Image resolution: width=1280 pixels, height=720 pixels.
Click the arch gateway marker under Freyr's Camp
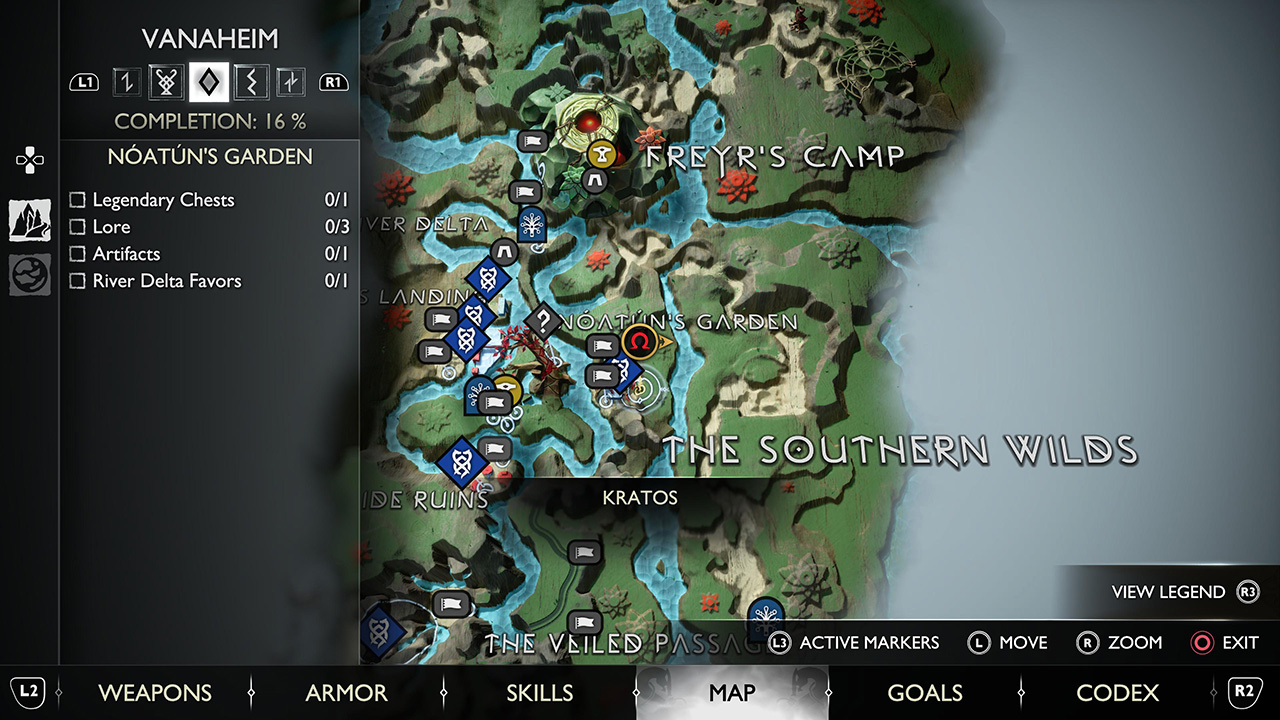tap(597, 182)
